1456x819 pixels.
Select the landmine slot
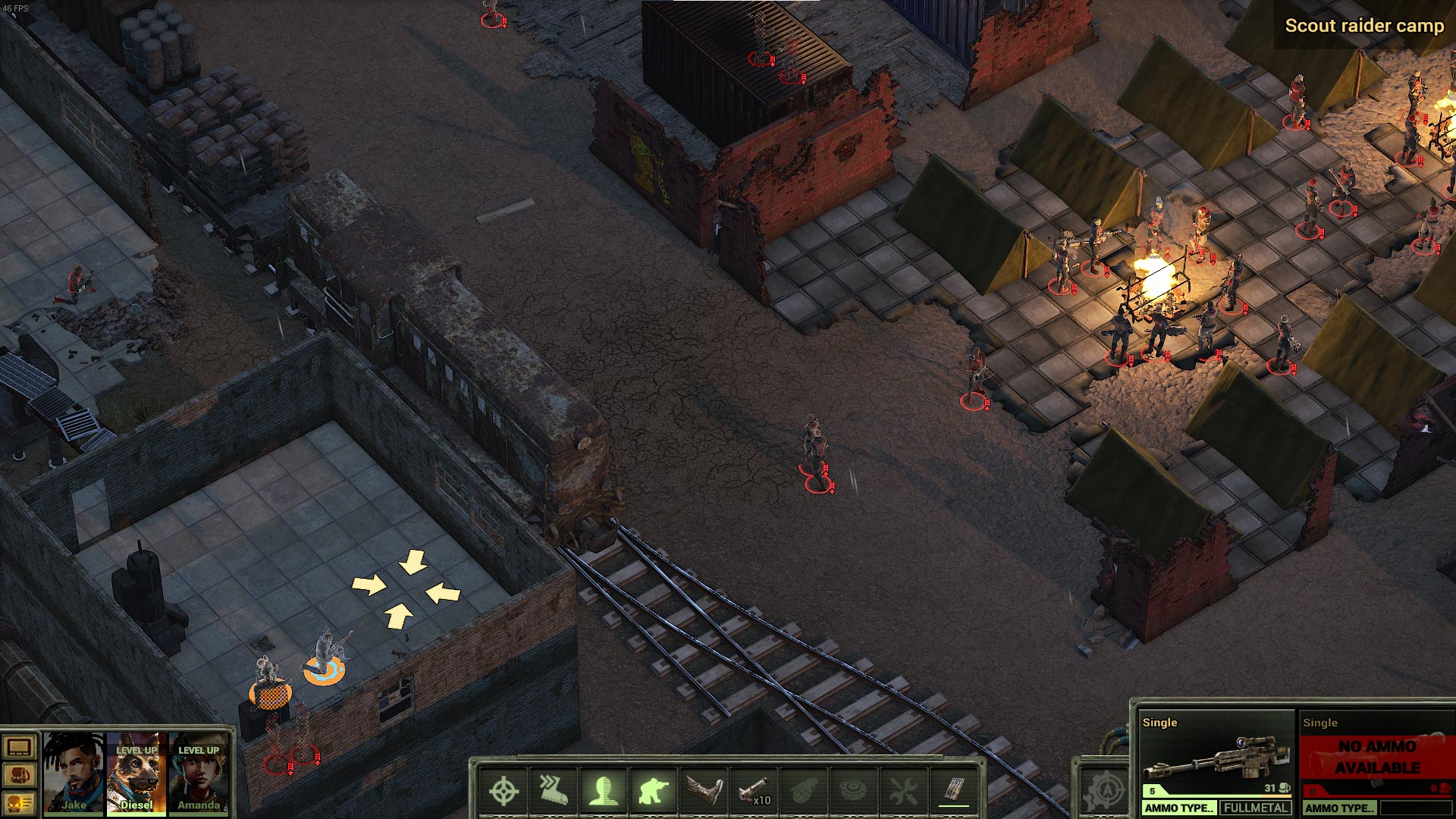tap(853, 791)
